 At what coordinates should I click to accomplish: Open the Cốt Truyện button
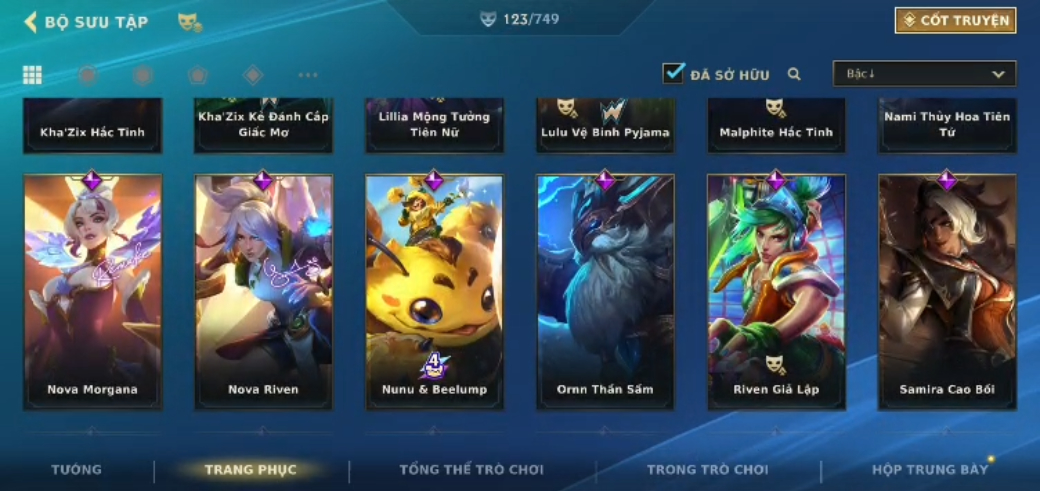(955, 20)
